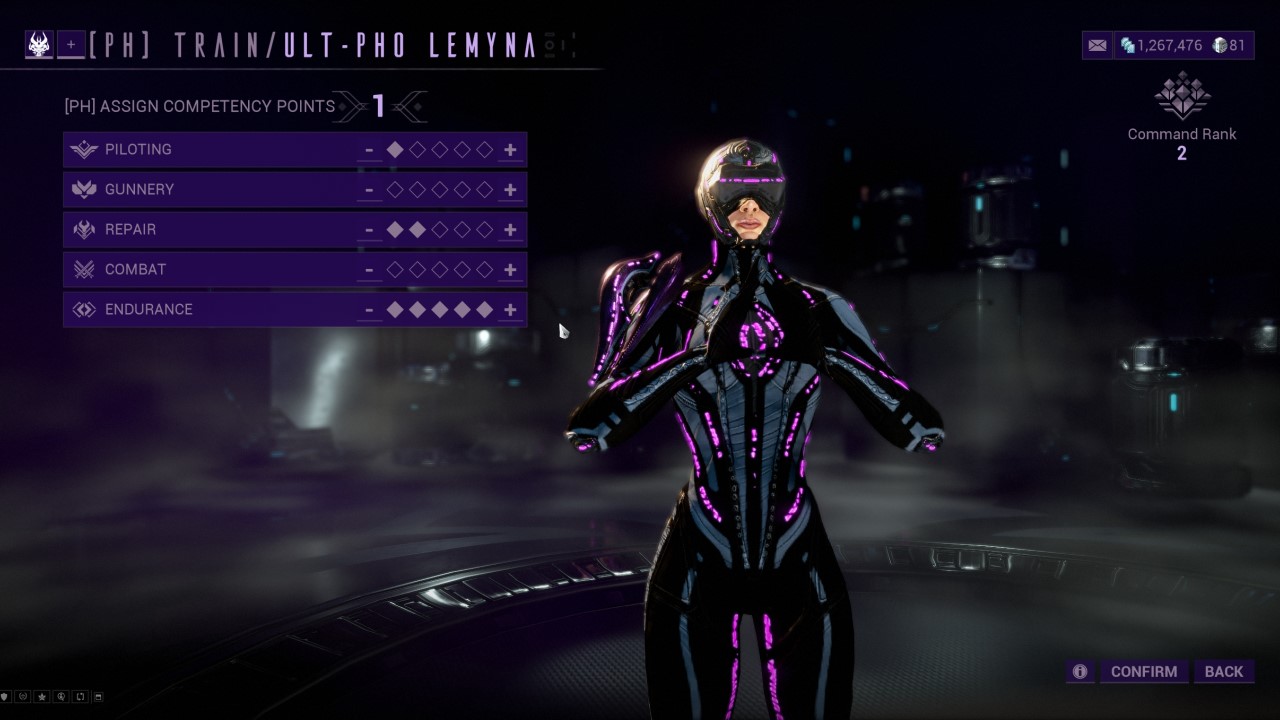The height and width of the screenshot is (720, 1280).
Task: Show the info panel icon
Action: pyautogui.click(x=1080, y=672)
